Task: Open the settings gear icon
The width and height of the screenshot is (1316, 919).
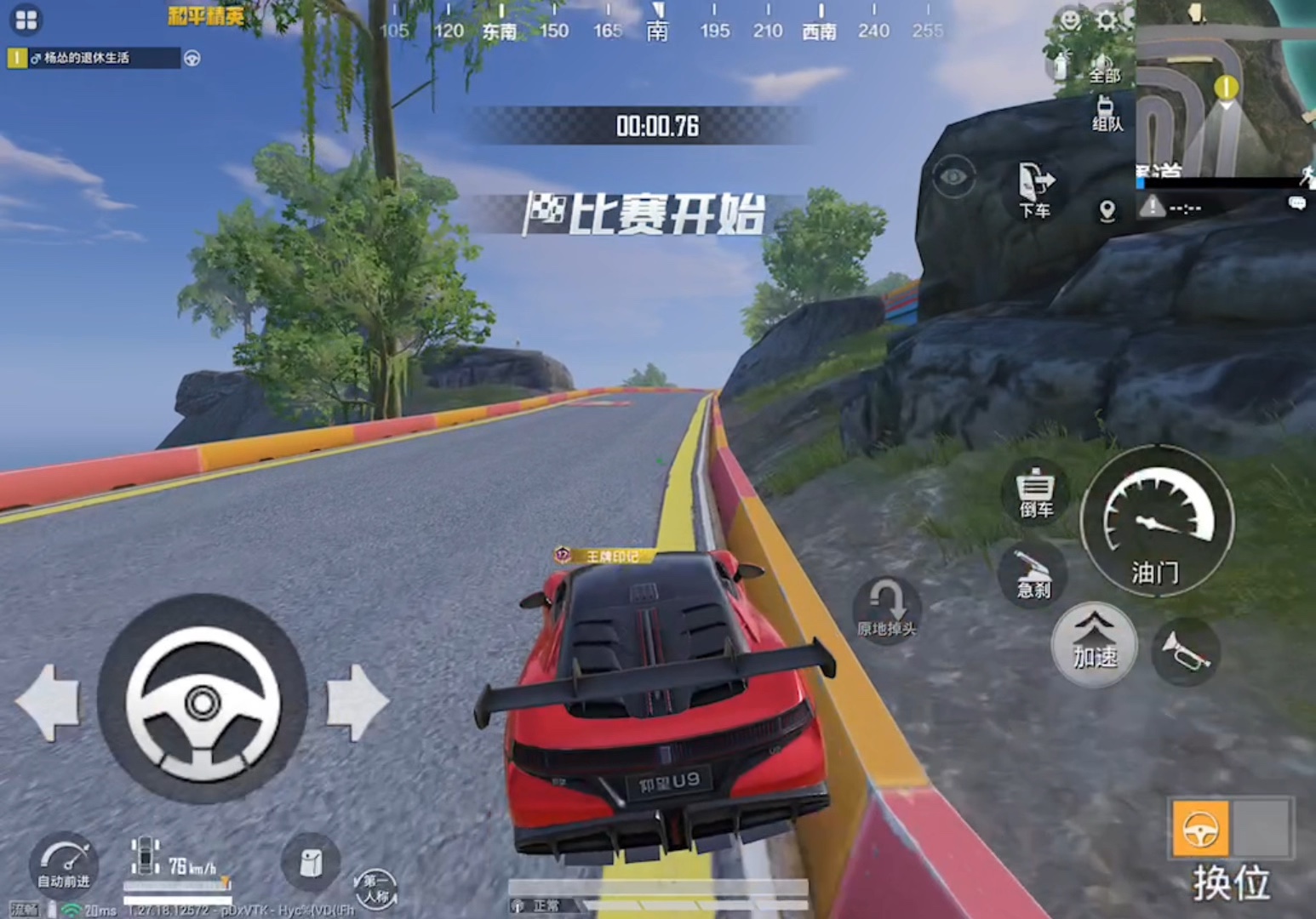Action: pos(1107,19)
